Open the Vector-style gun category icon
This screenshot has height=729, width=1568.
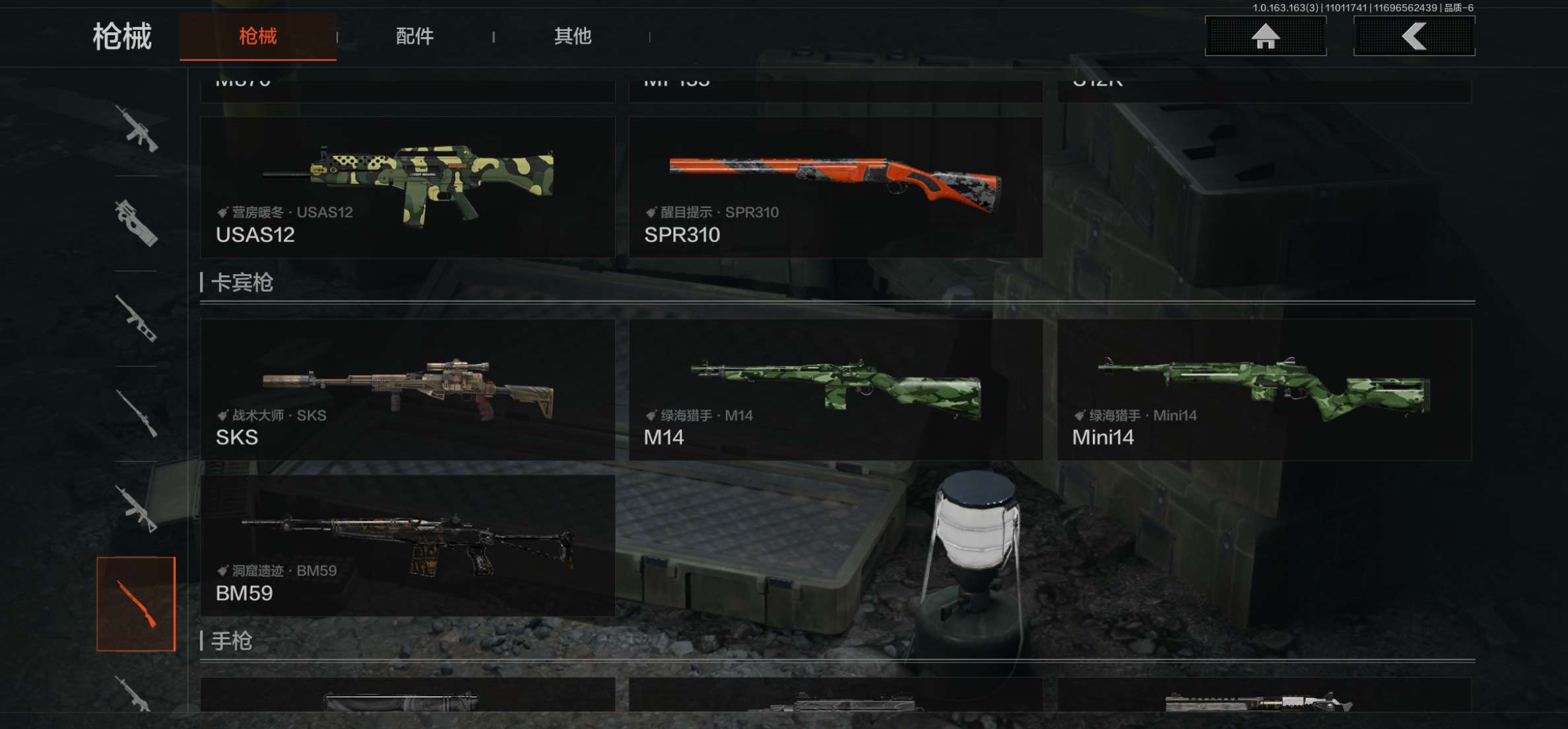(136, 318)
